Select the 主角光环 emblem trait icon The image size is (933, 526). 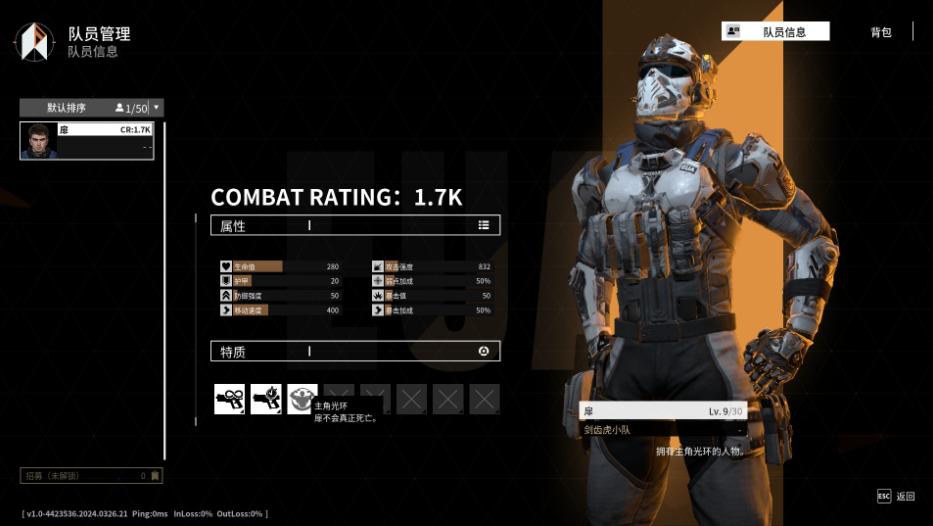pyautogui.click(x=302, y=399)
